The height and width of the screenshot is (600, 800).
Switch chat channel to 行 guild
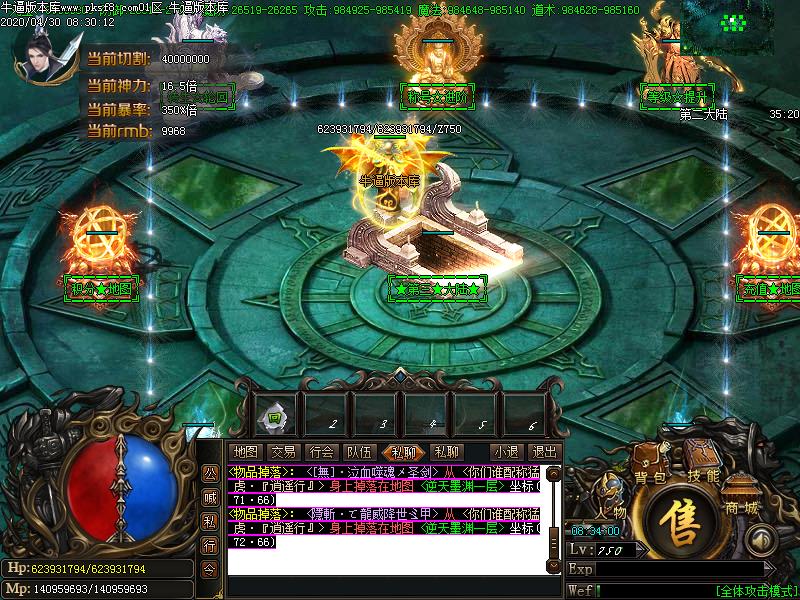pyautogui.click(x=210, y=546)
